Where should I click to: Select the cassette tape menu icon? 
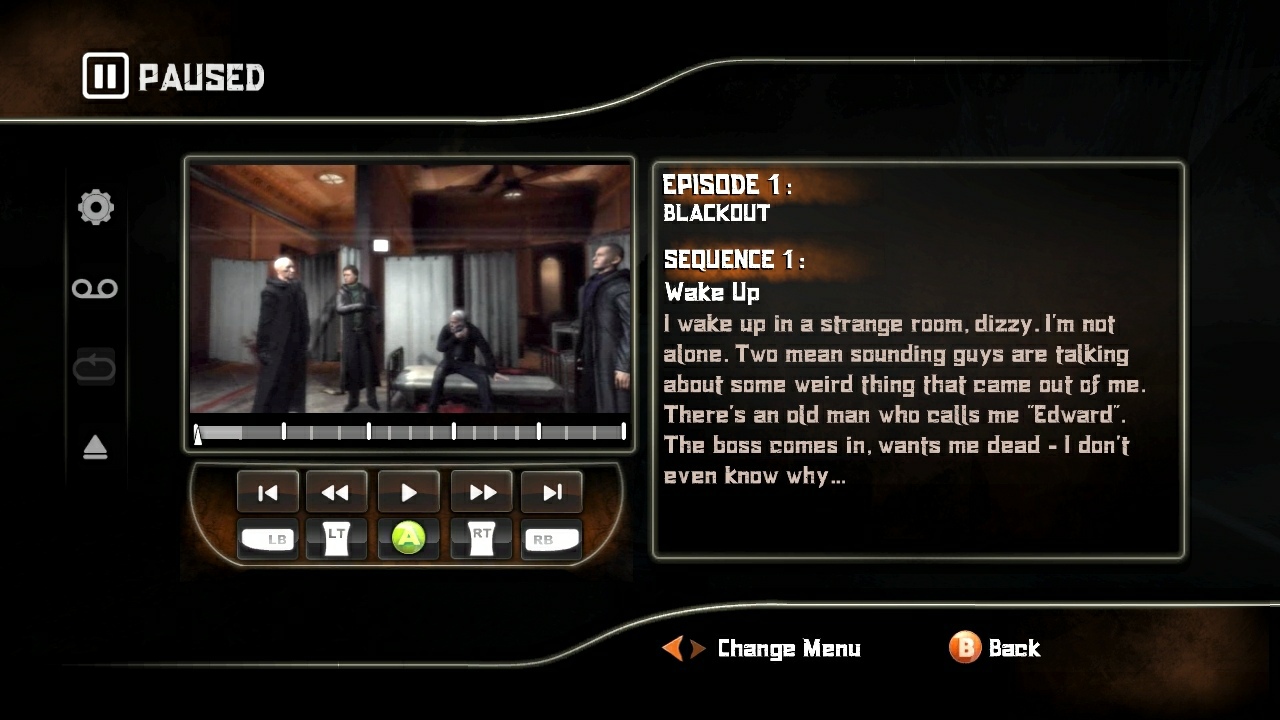coord(95,289)
